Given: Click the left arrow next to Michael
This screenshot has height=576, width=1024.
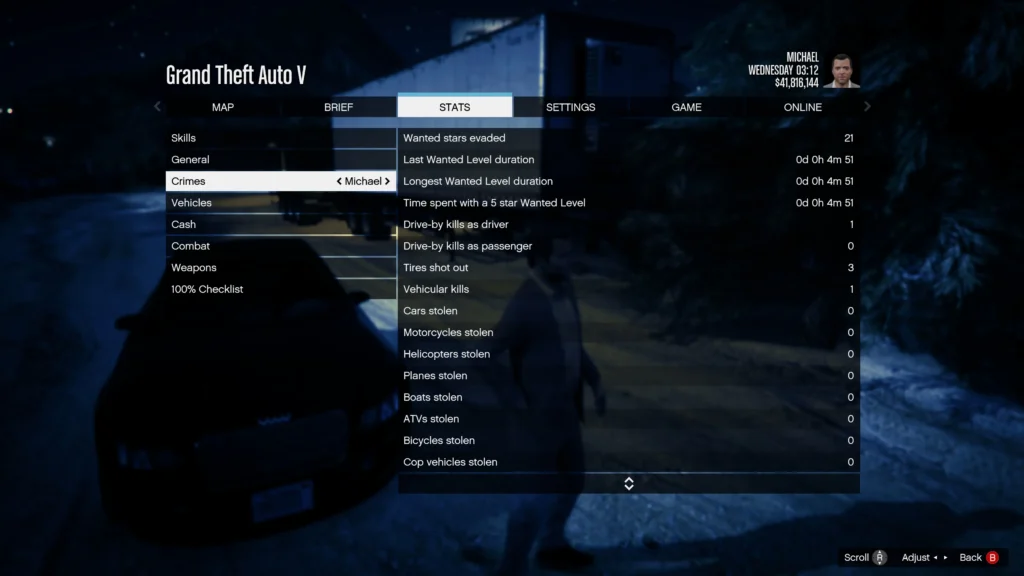Looking at the screenshot, I should 340,182.
